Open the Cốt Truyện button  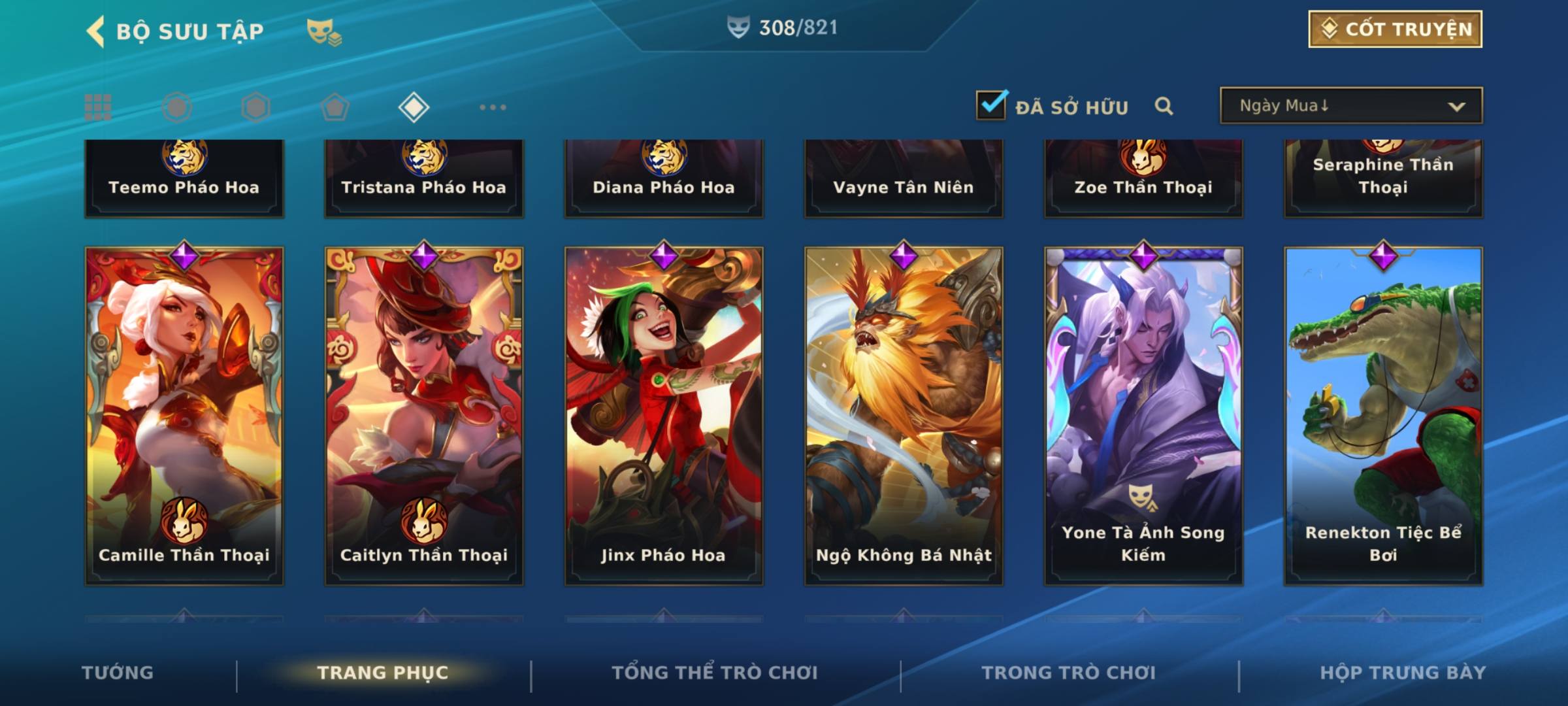pyautogui.click(x=1395, y=29)
